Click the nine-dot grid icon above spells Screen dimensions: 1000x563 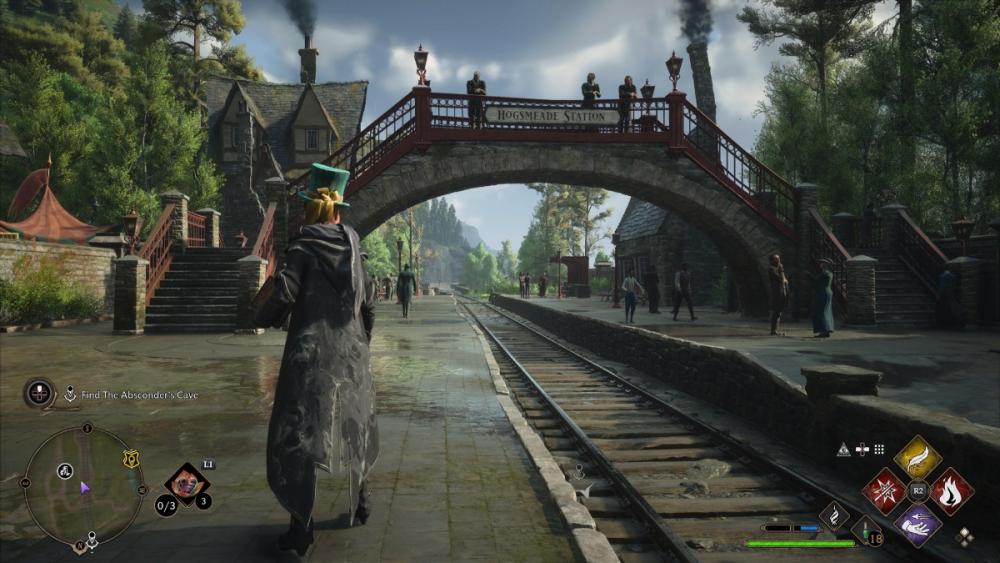(879, 450)
